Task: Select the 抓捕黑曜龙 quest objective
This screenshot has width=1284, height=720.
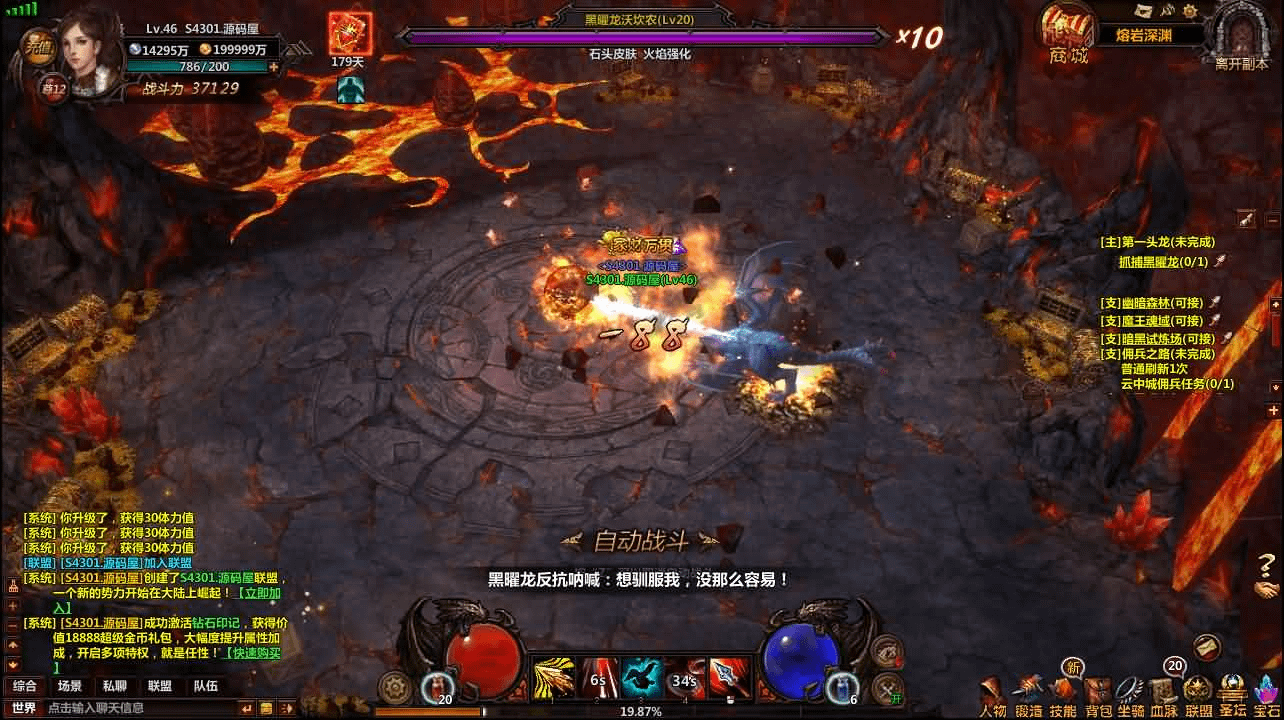Action: 1162,262
